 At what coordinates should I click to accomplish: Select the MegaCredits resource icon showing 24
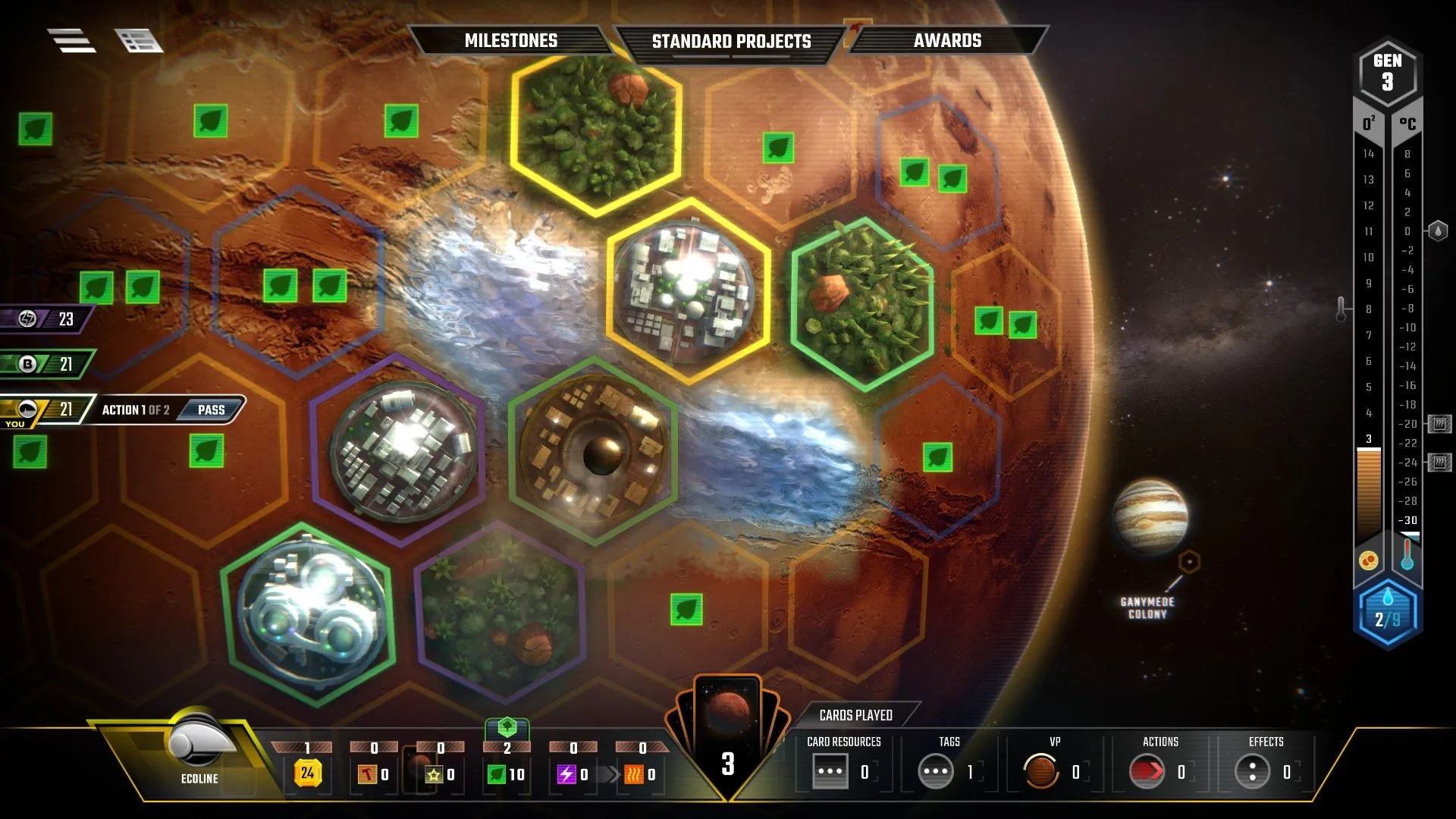pyautogui.click(x=306, y=774)
